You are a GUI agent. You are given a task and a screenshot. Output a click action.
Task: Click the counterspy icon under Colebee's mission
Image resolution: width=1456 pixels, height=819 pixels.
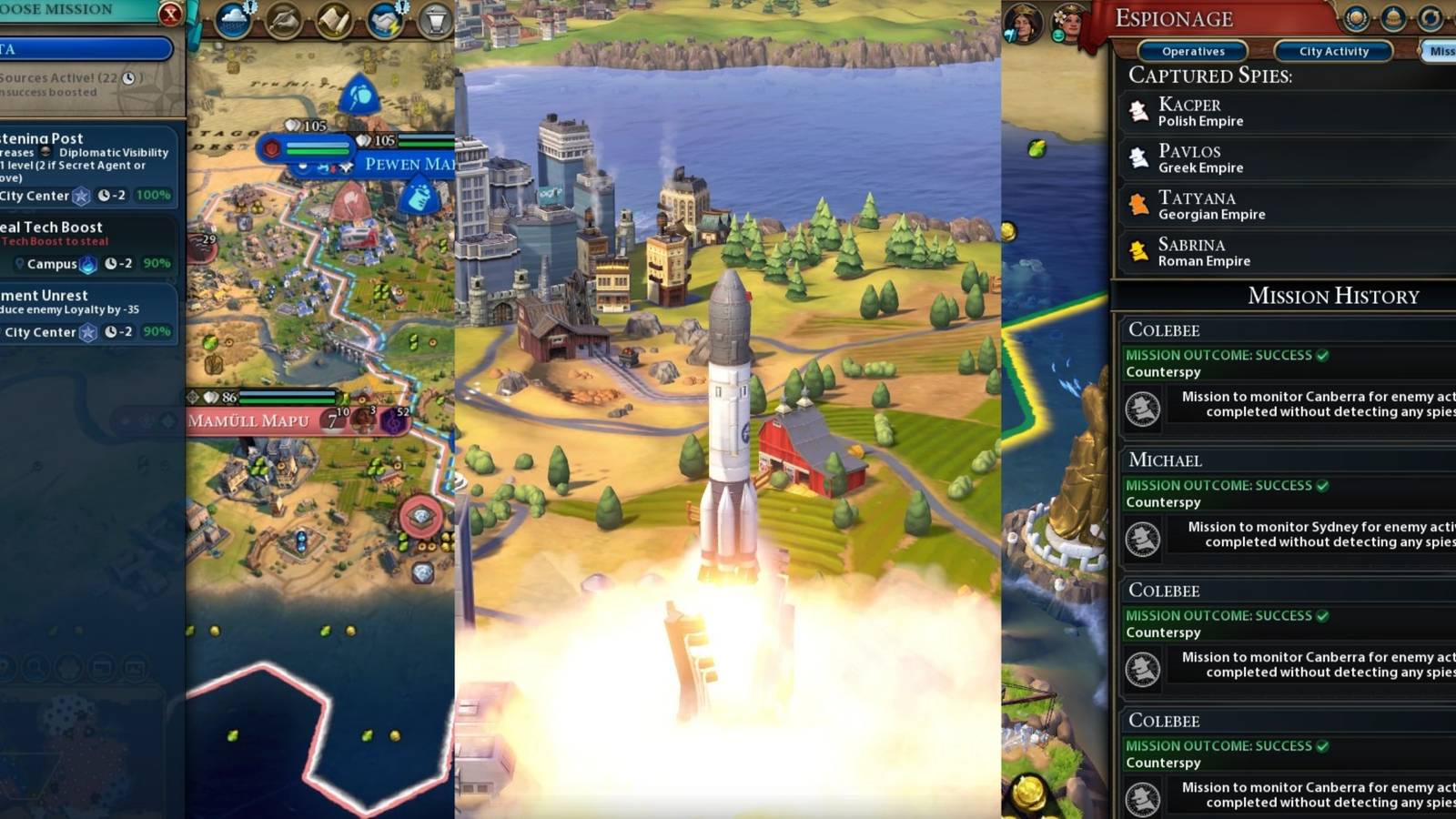point(1142,409)
